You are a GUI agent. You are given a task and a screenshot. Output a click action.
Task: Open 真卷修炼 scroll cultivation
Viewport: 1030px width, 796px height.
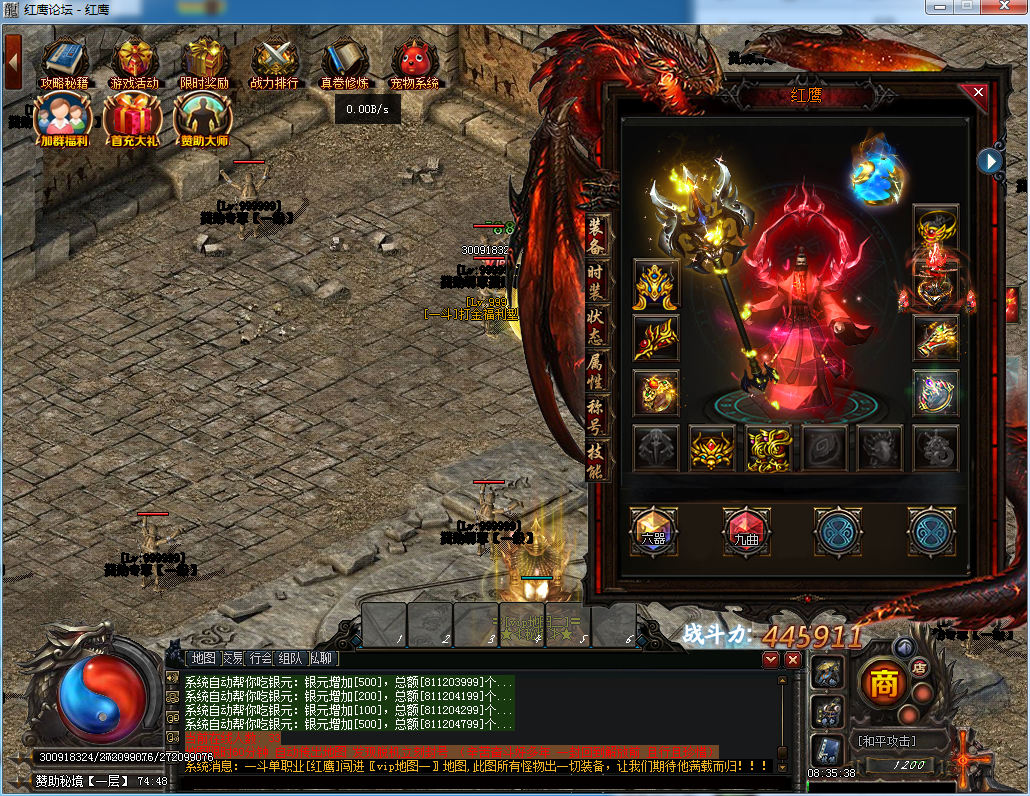344,62
